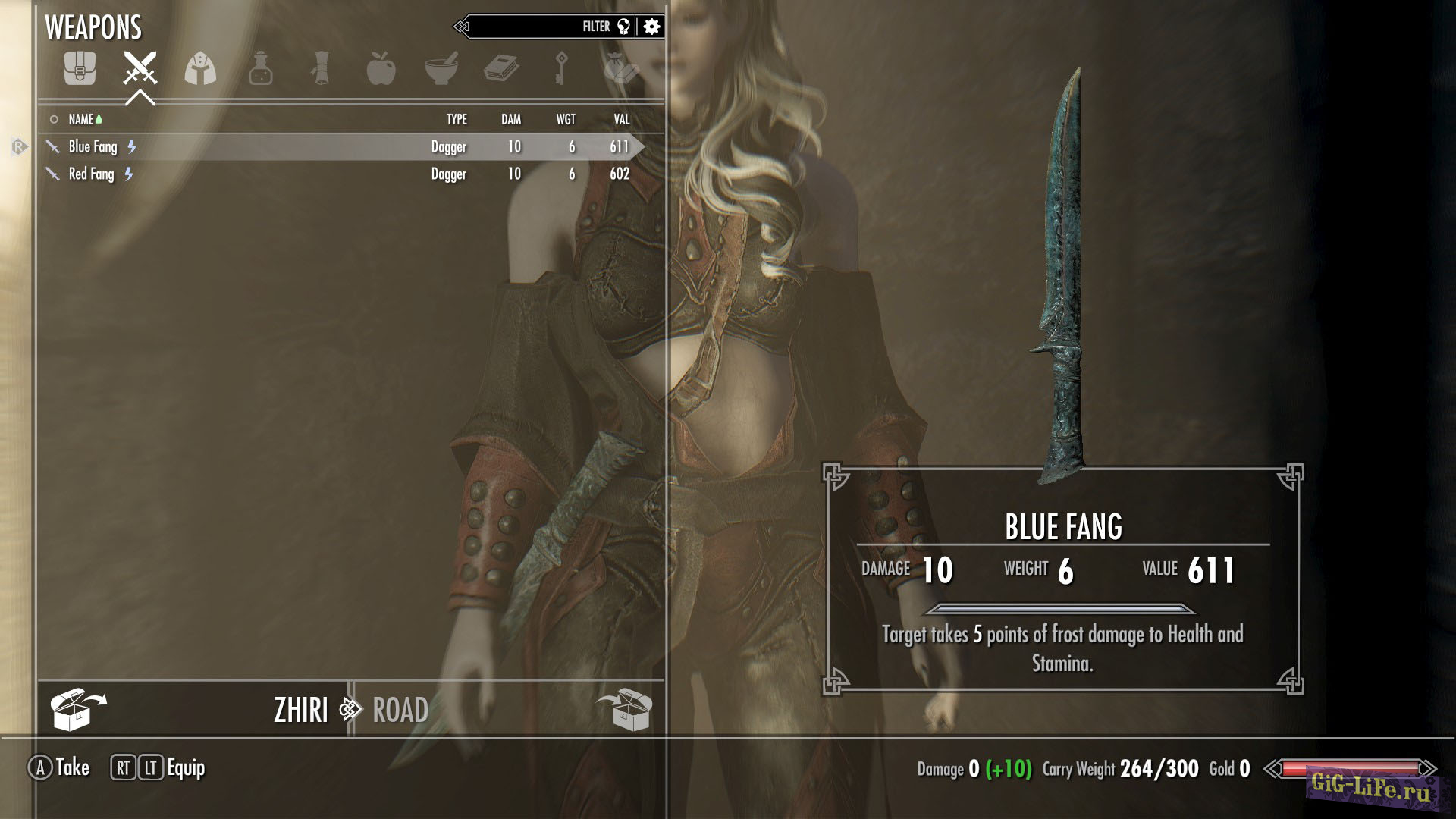The image size is (1456, 819).
Task: Show the apple Food category
Action: tap(381, 69)
